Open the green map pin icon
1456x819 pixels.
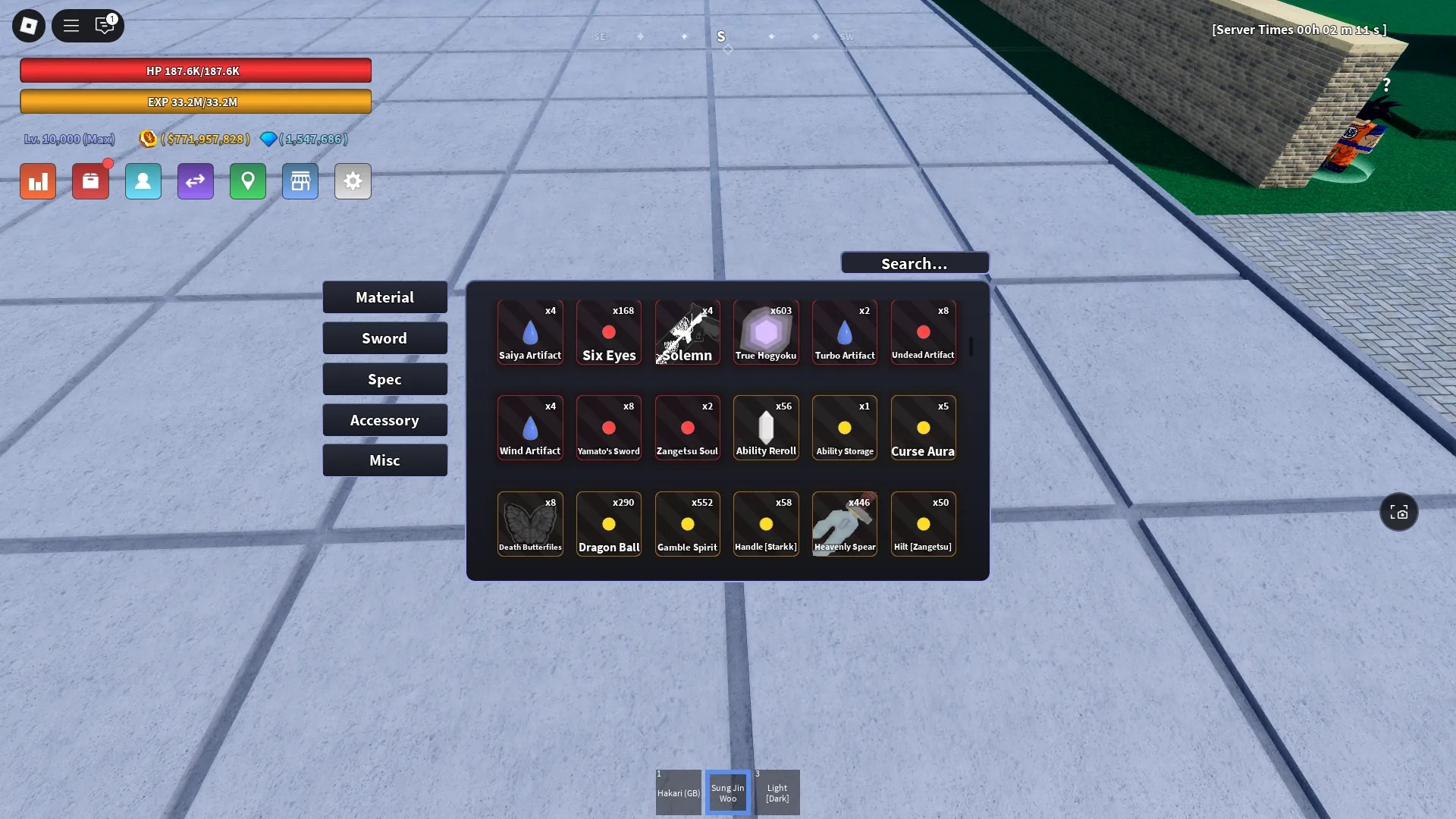(x=247, y=181)
